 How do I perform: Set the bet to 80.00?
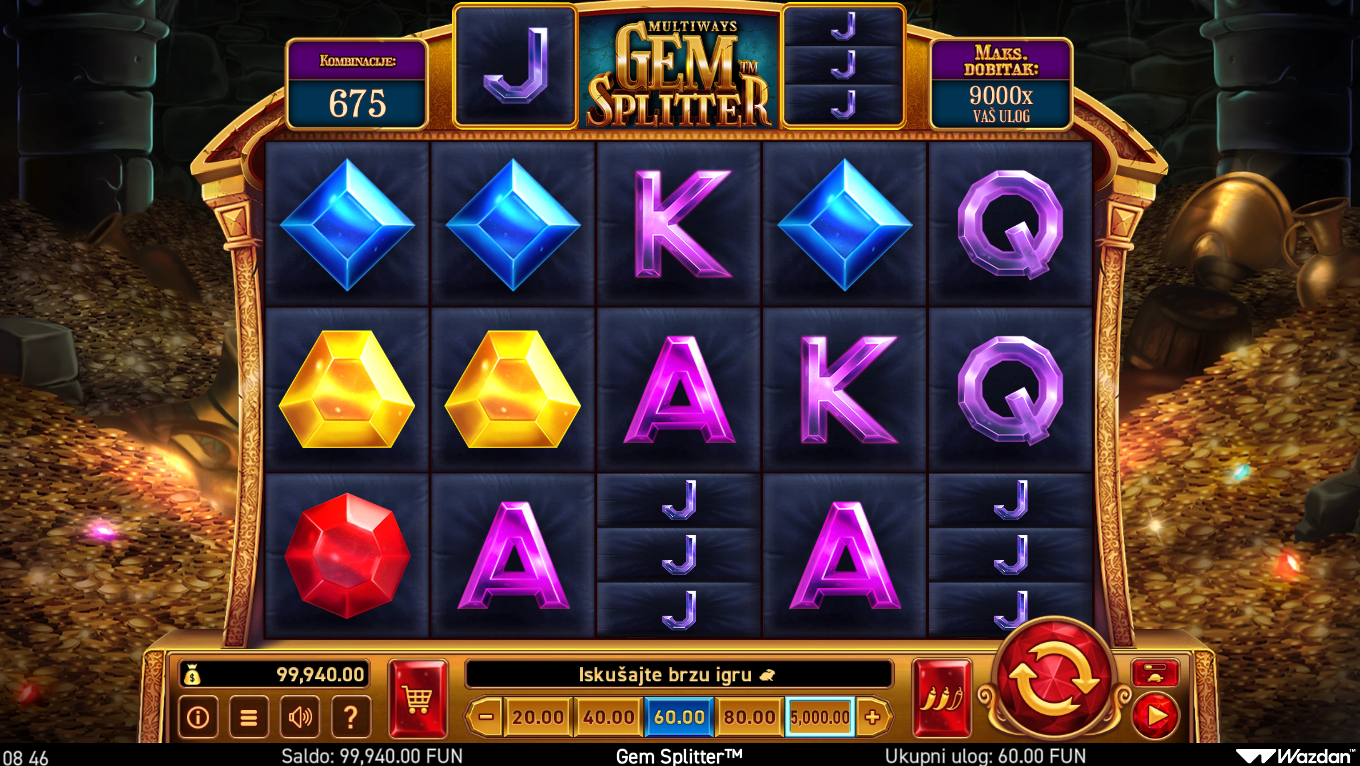coord(749,716)
